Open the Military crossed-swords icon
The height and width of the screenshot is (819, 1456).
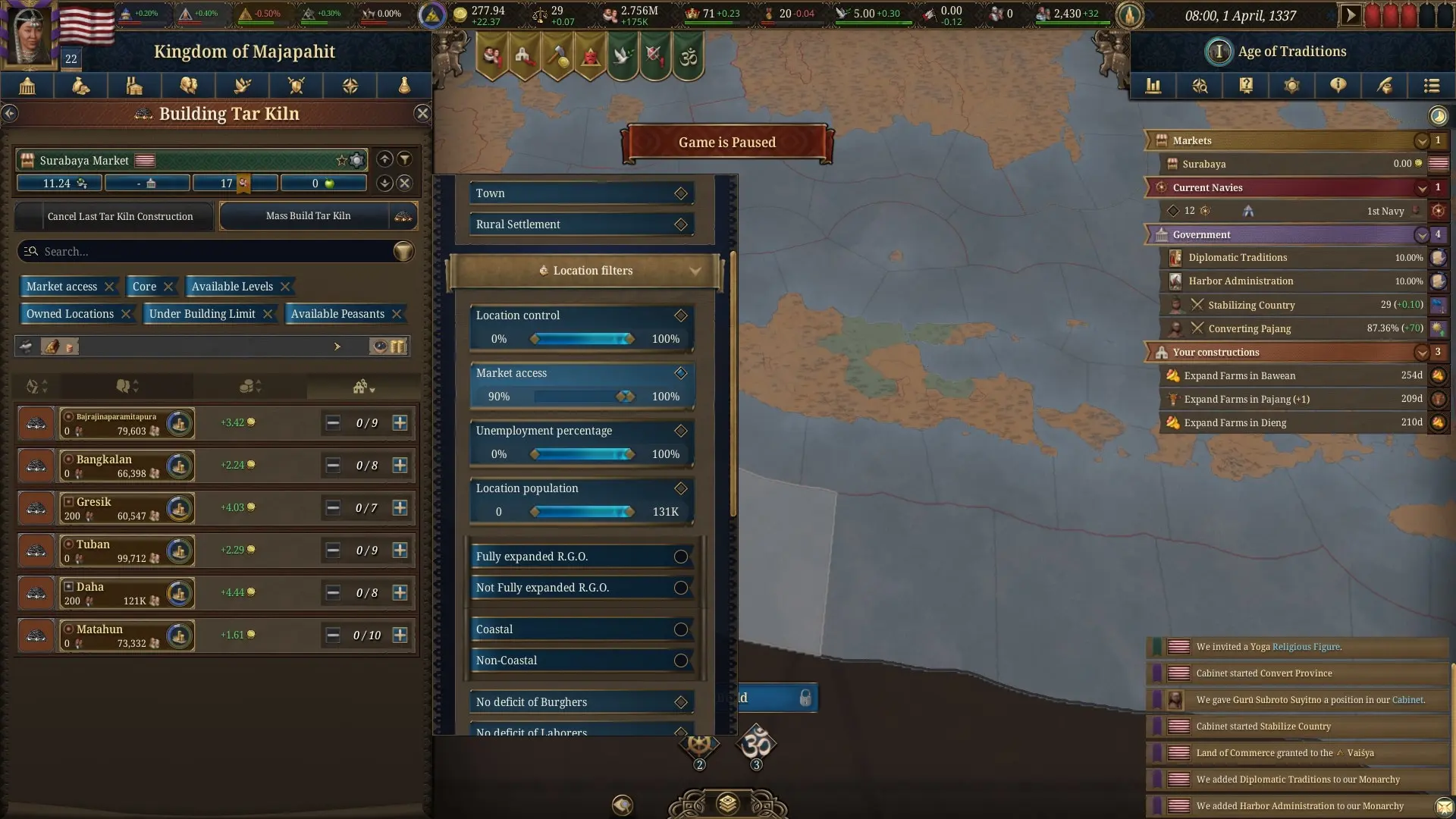coord(297,86)
